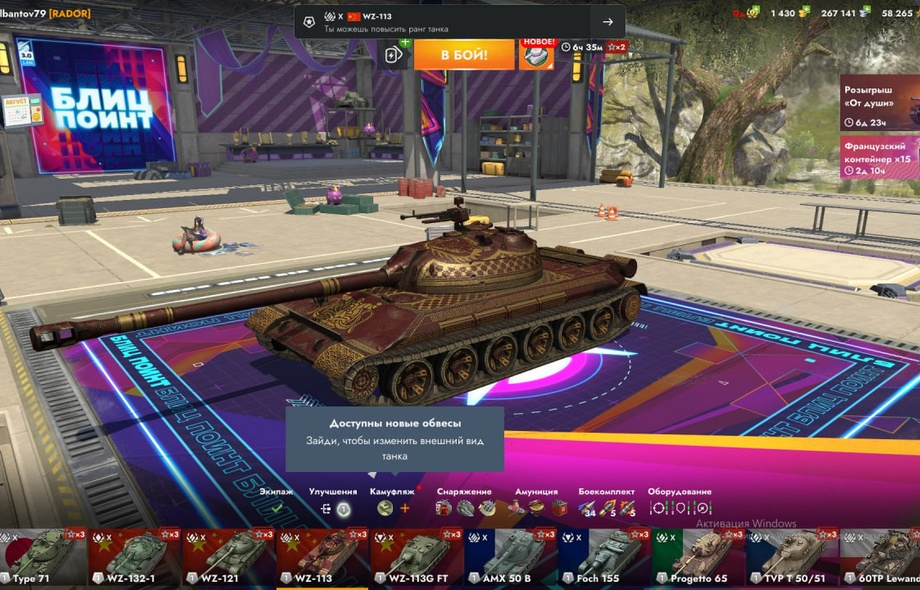The image size is (920, 590).
Task: Open the Снаряжение consumables slots
Action: click(465, 508)
